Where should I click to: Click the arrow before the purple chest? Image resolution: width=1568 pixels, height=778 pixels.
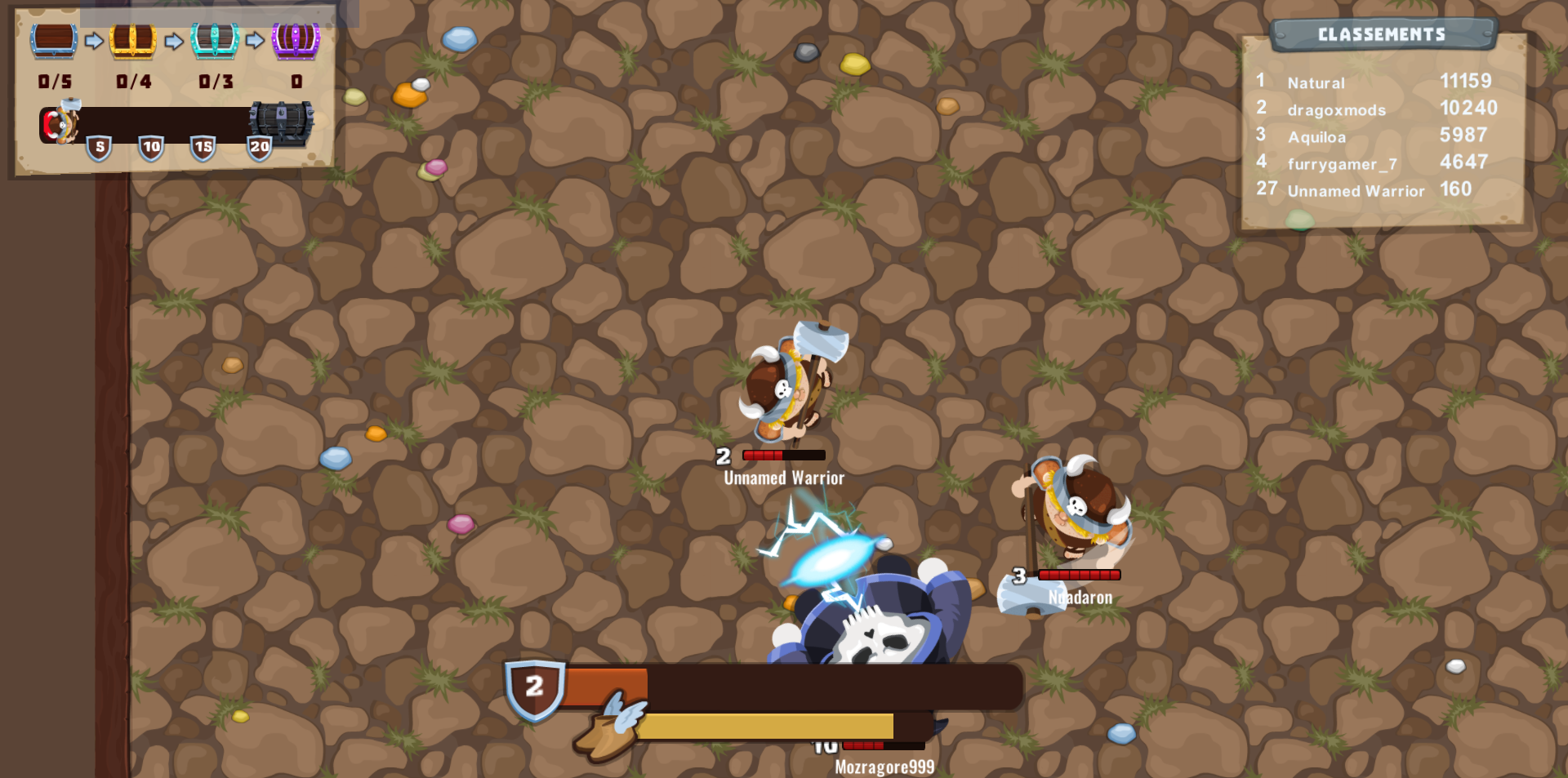(x=256, y=41)
